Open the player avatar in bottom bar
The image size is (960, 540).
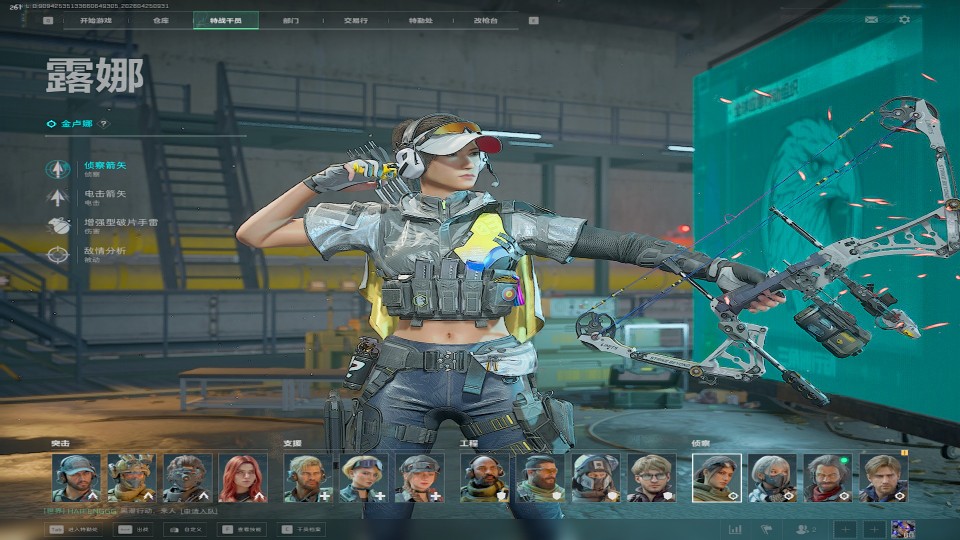pos(903,529)
